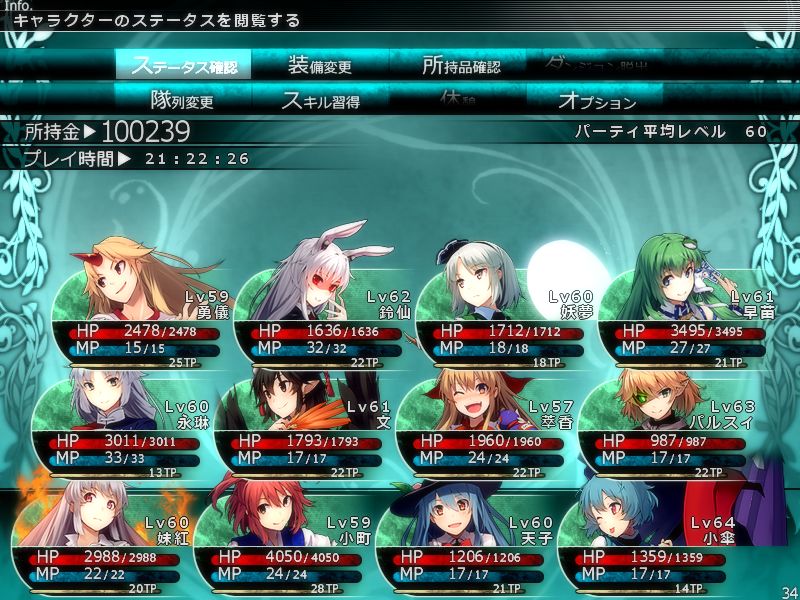Open the 所持品確認 inventory menu
The image size is (800, 600).
pyautogui.click(x=460, y=66)
